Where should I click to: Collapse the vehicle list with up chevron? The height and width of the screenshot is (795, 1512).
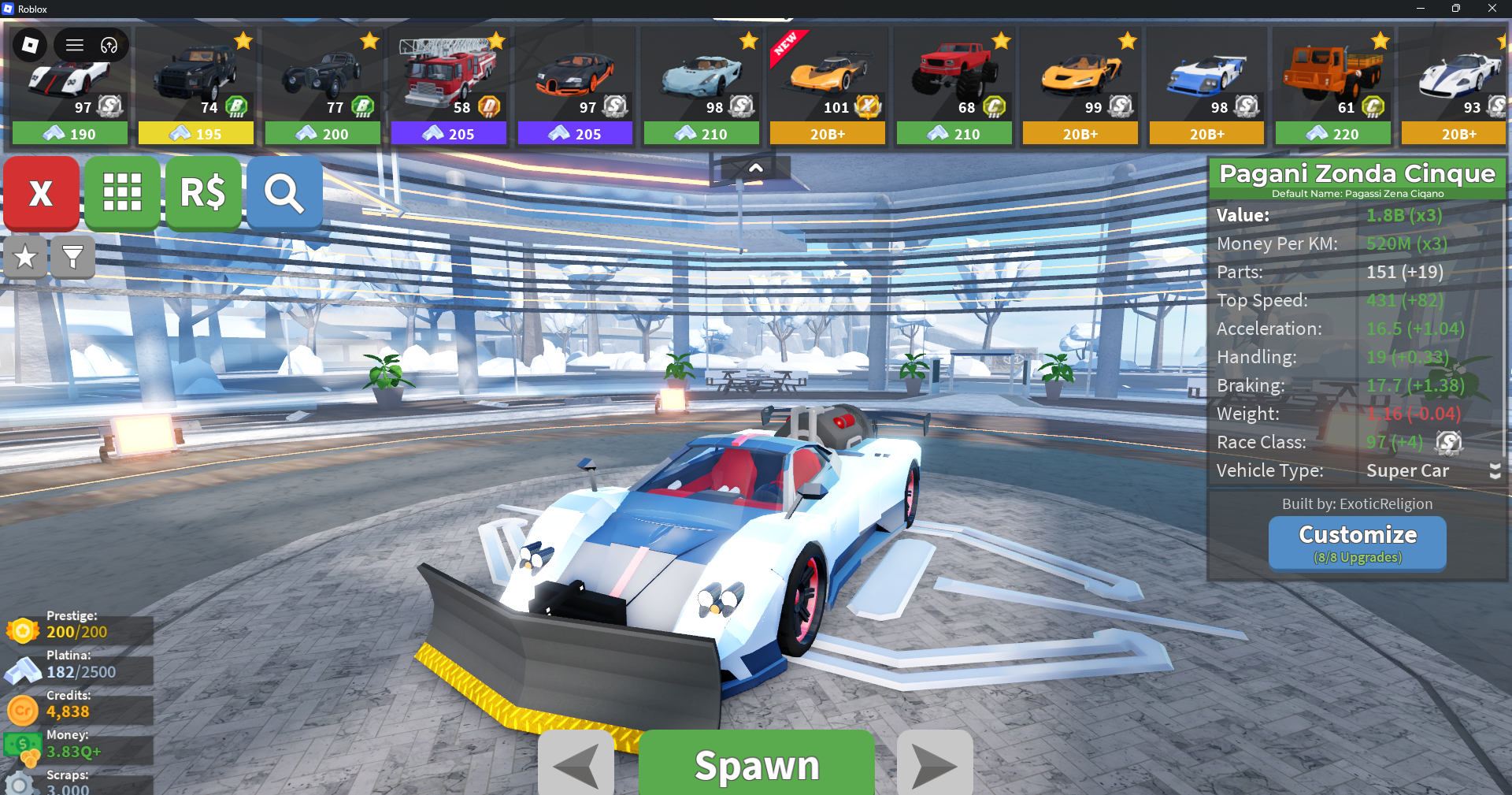(x=755, y=168)
